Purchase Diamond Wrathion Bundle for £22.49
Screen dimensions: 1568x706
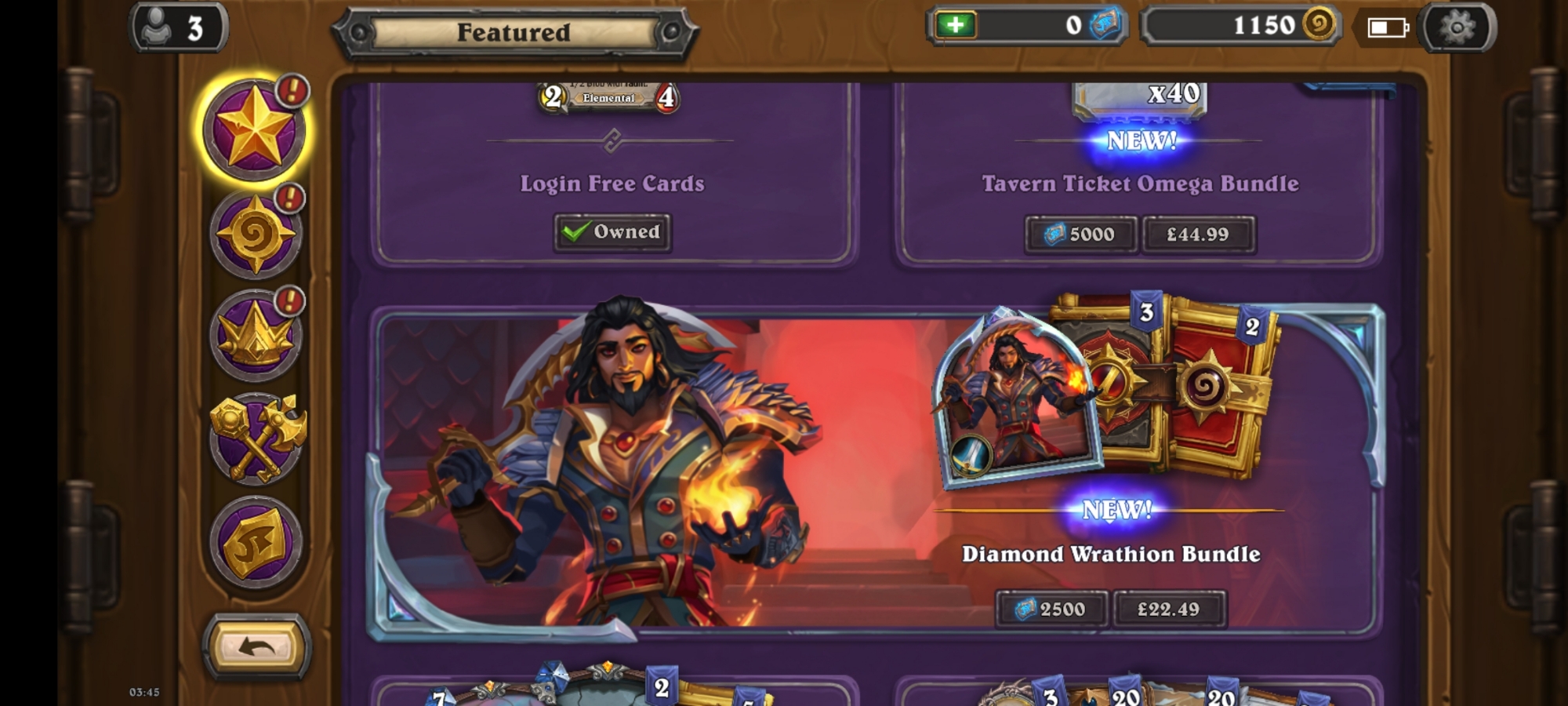1168,610
